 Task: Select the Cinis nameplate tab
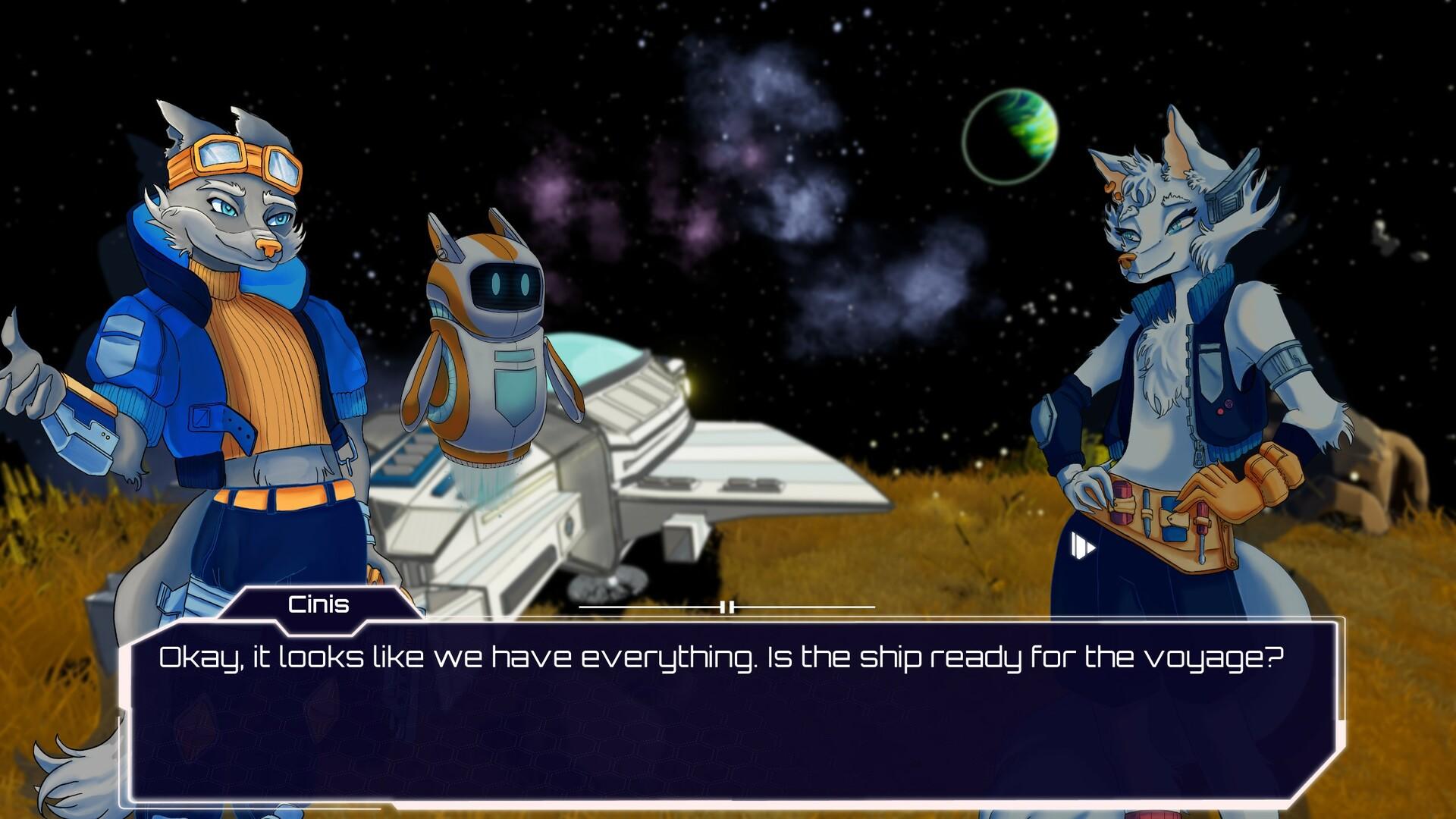coord(318,604)
